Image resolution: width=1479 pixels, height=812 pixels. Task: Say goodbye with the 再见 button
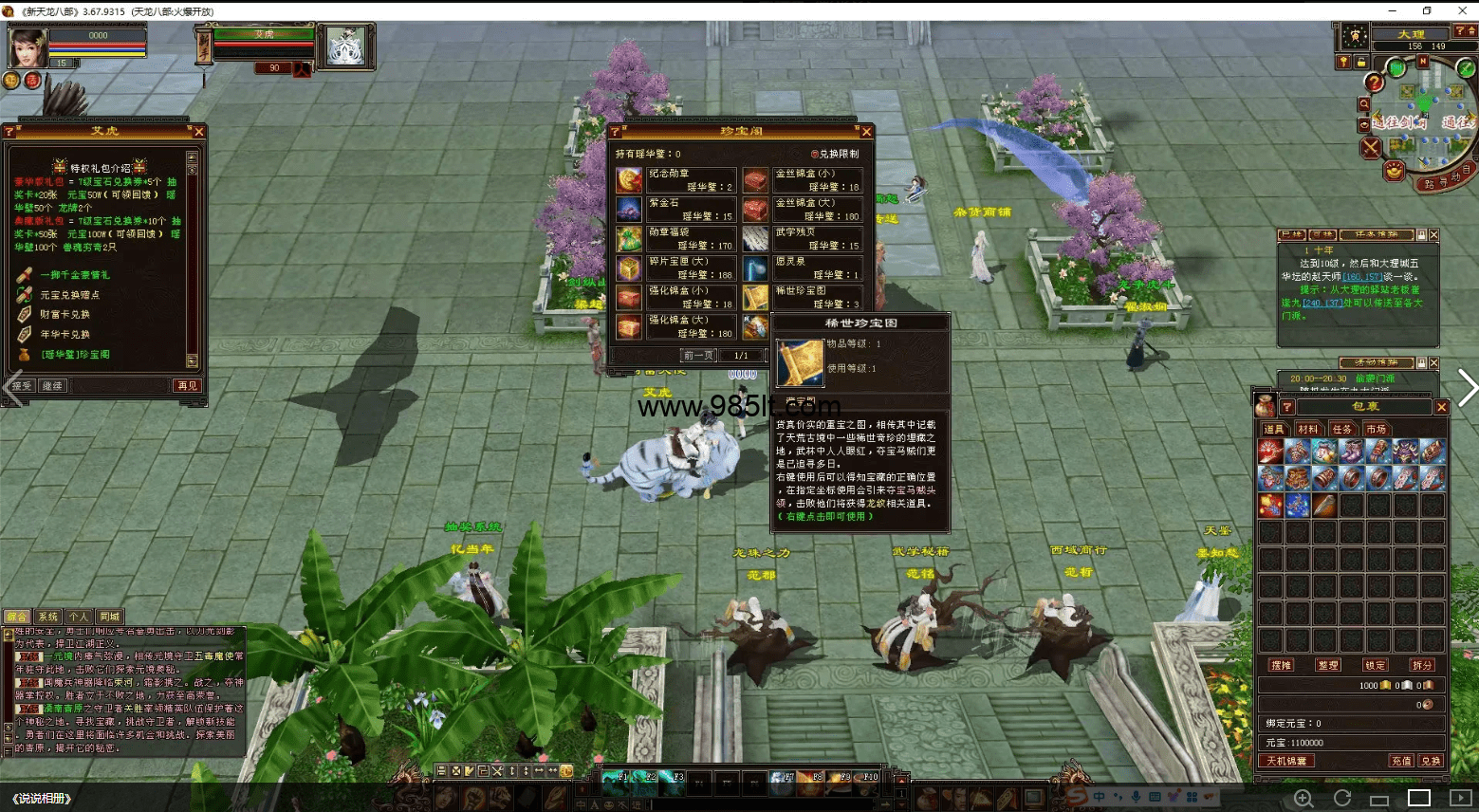click(187, 386)
